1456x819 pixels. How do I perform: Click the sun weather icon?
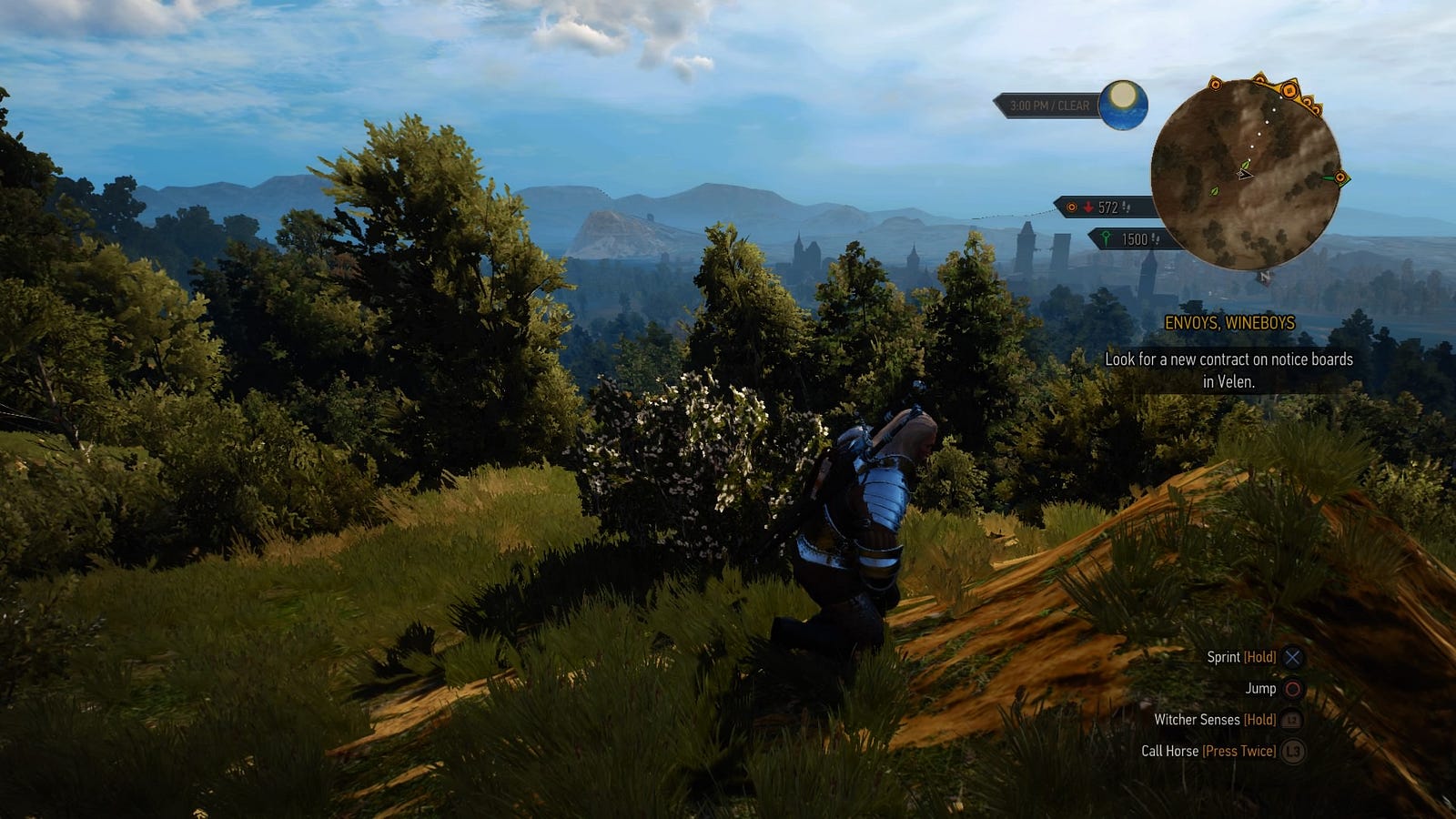coord(1123,105)
